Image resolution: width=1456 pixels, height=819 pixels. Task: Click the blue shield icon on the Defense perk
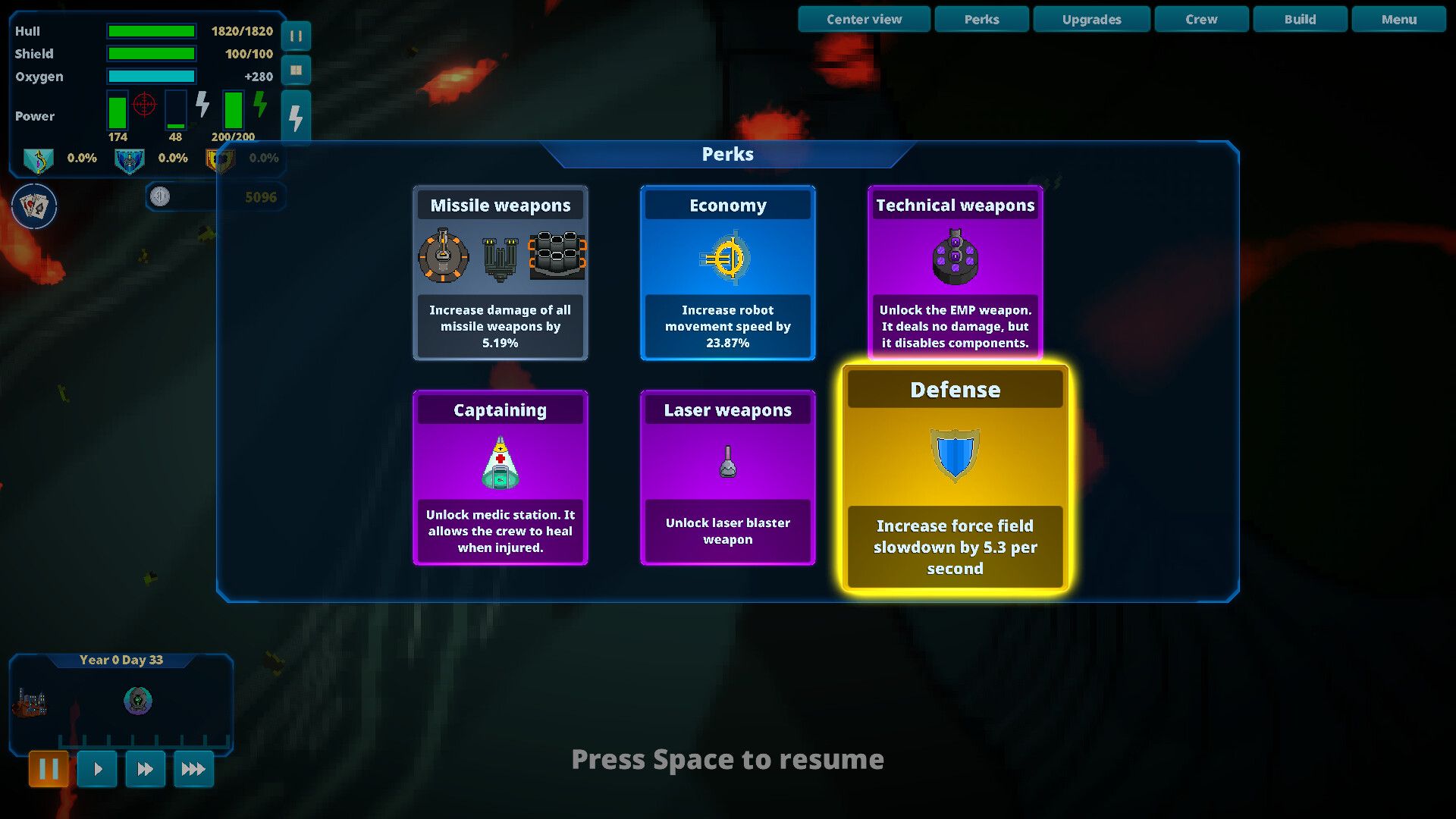[954, 455]
